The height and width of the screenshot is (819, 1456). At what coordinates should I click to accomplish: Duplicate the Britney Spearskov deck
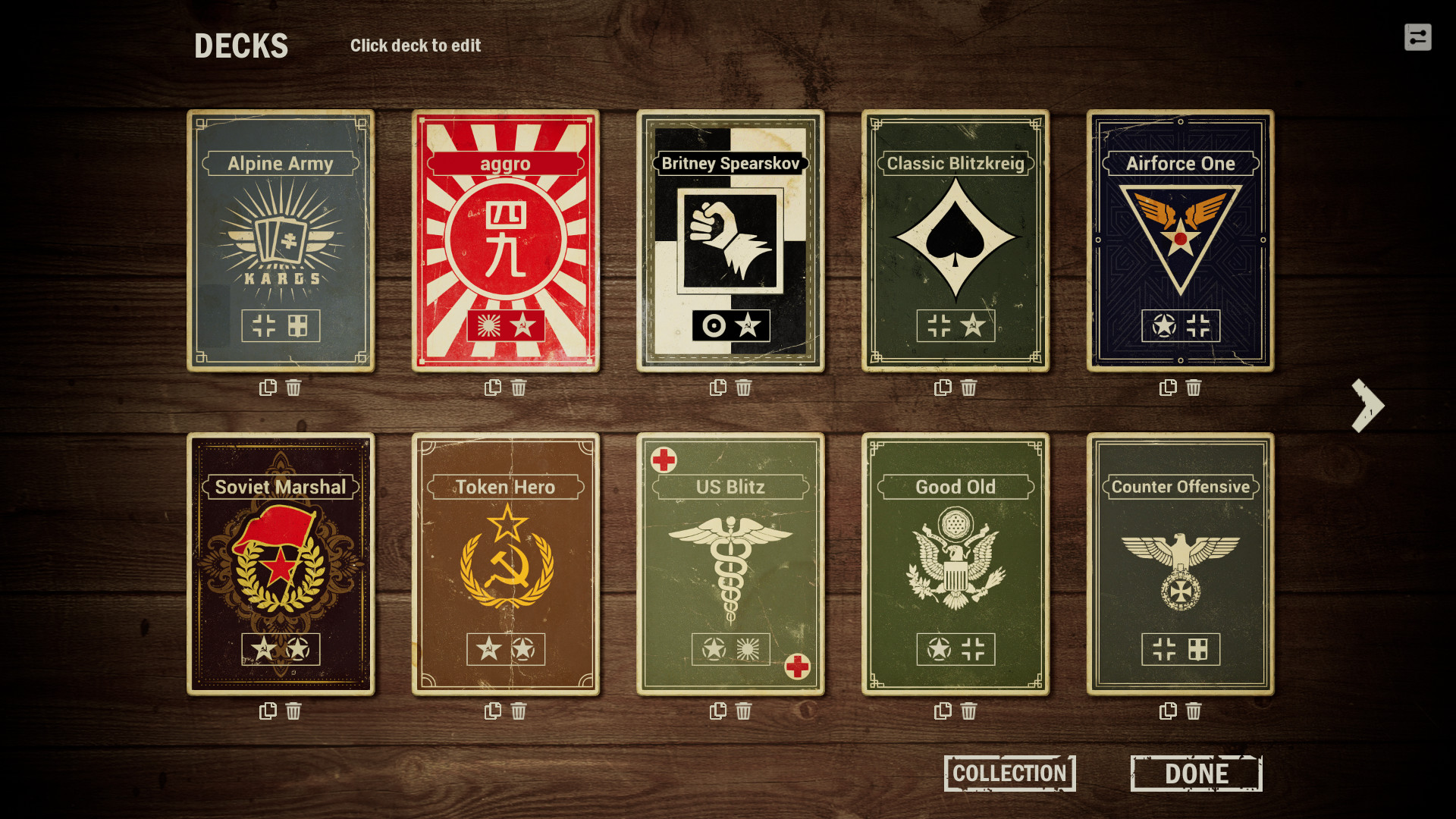pyautogui.click(x=717, y=388)
